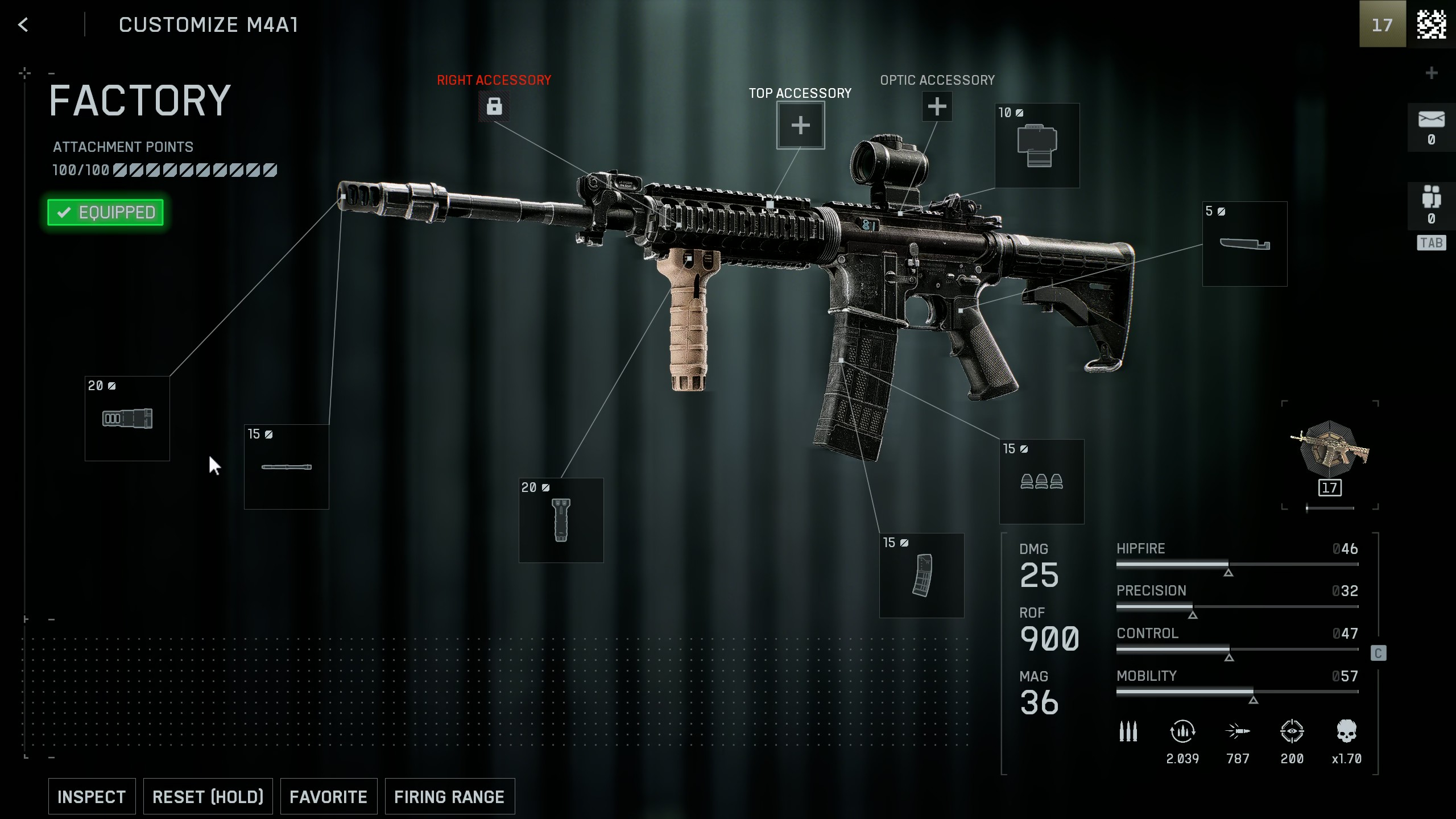Open the magazine attachment slot icon
Image resolution: width=1456 pixels, height=819 pixels.
point(921,576)
